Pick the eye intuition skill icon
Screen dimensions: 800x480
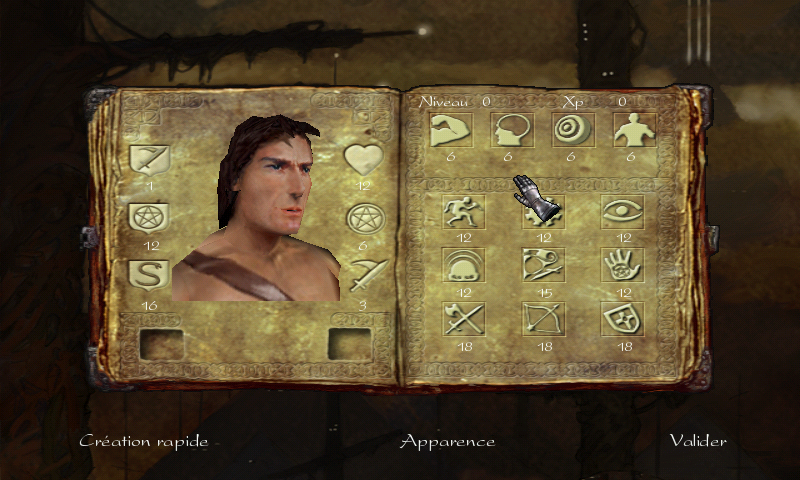tap(622, 212)
